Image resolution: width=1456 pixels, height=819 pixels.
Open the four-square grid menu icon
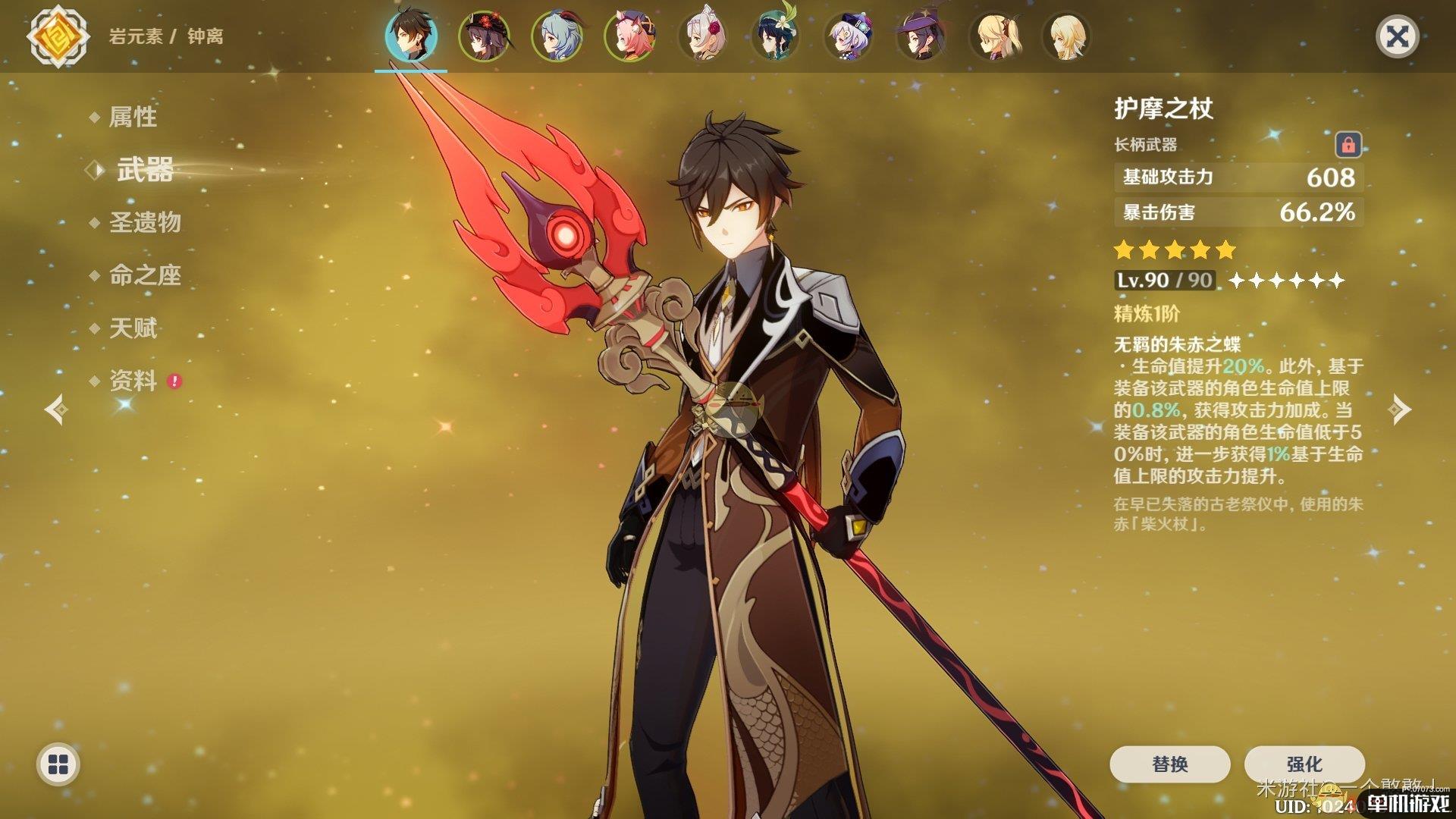coord(58,764)
